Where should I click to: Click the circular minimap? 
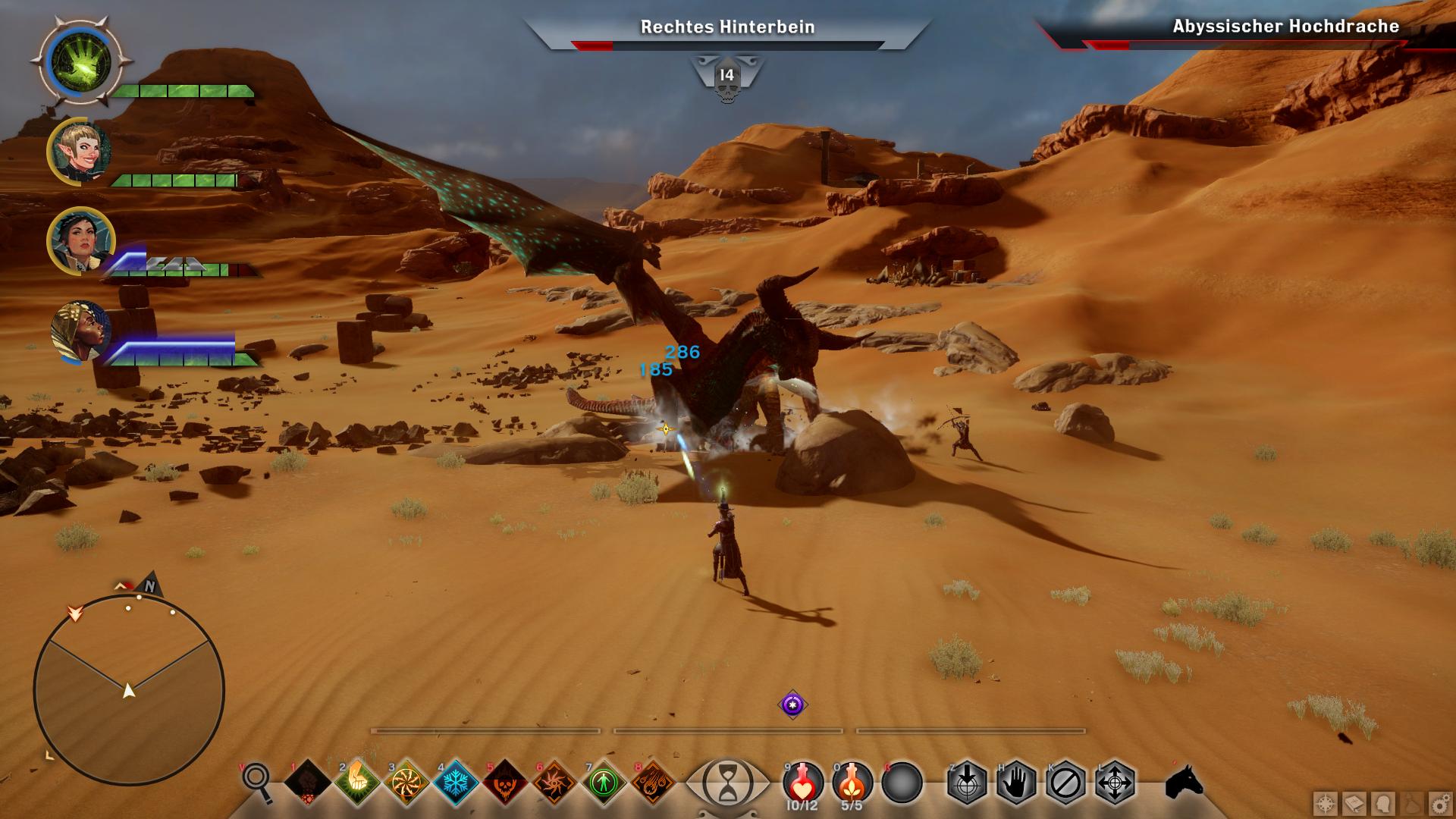(129, 690)
